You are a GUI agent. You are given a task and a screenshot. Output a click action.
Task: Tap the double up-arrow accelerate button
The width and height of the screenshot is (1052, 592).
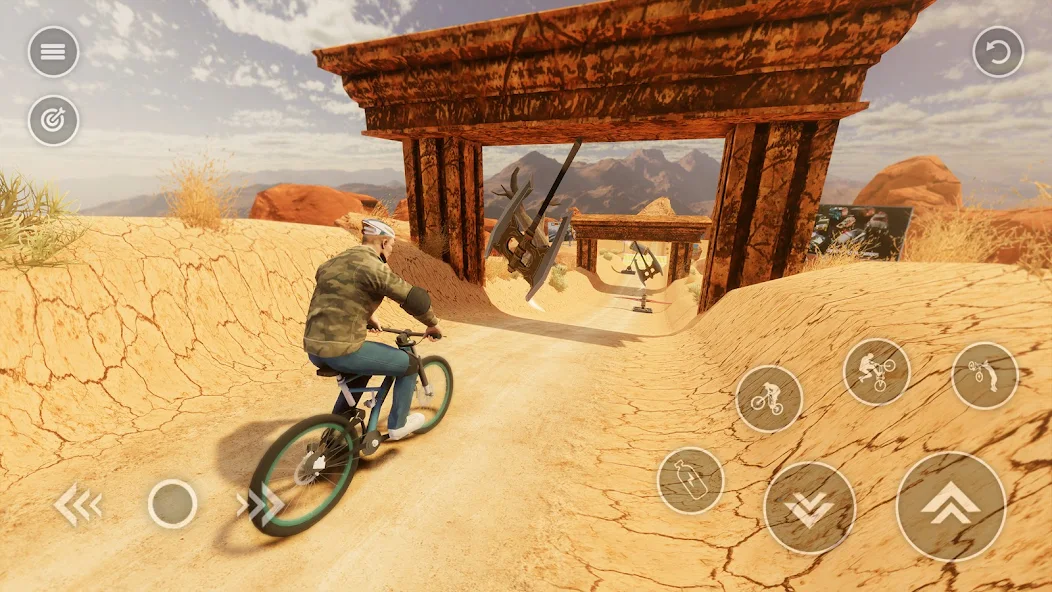(950, 506)
